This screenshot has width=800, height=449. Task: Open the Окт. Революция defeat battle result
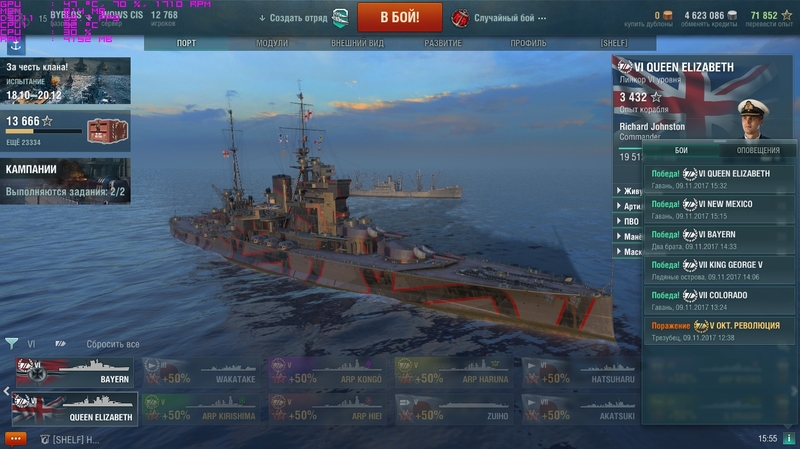(x=718, y=330)
